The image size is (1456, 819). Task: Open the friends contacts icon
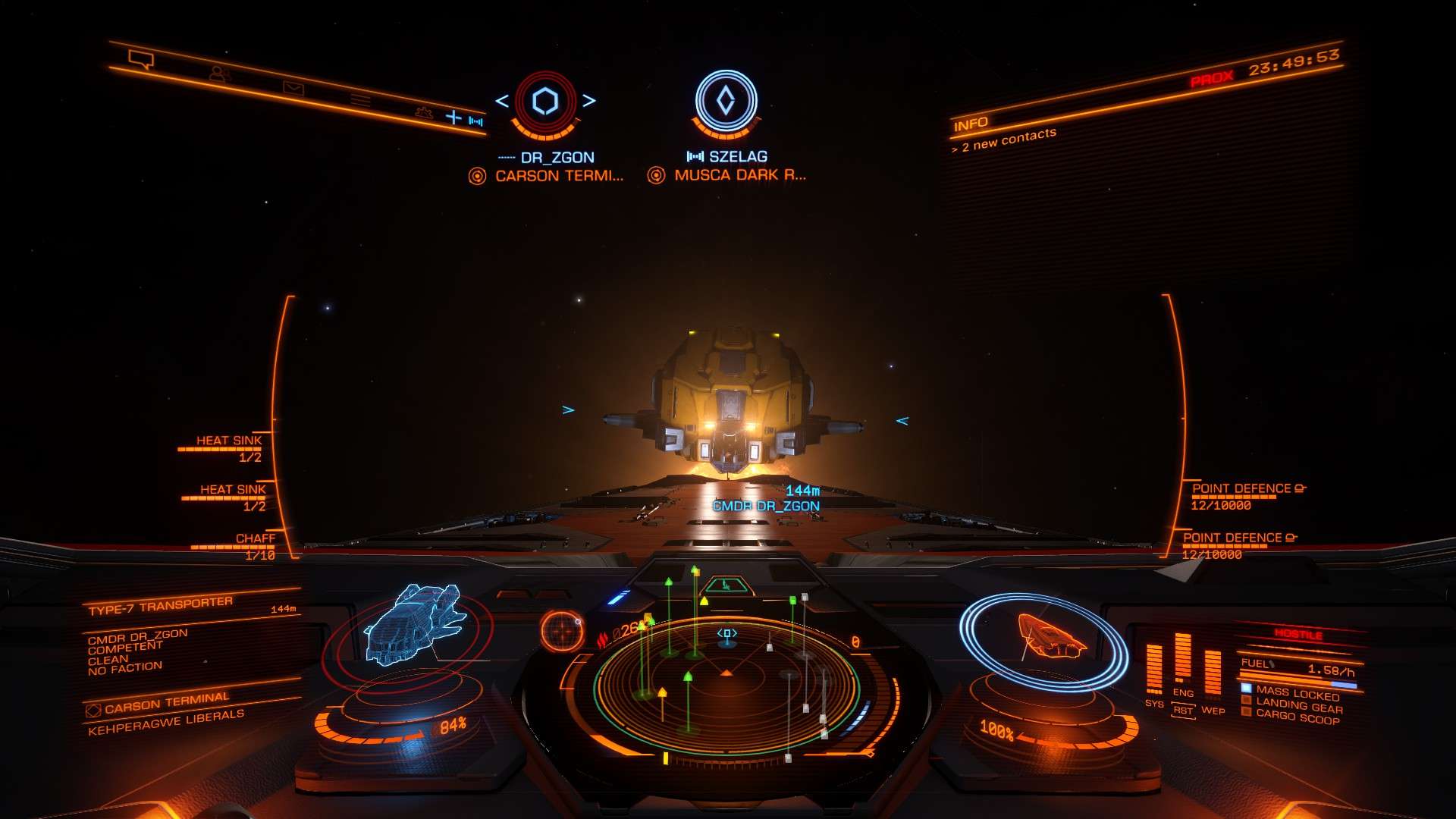click(219, 74)
